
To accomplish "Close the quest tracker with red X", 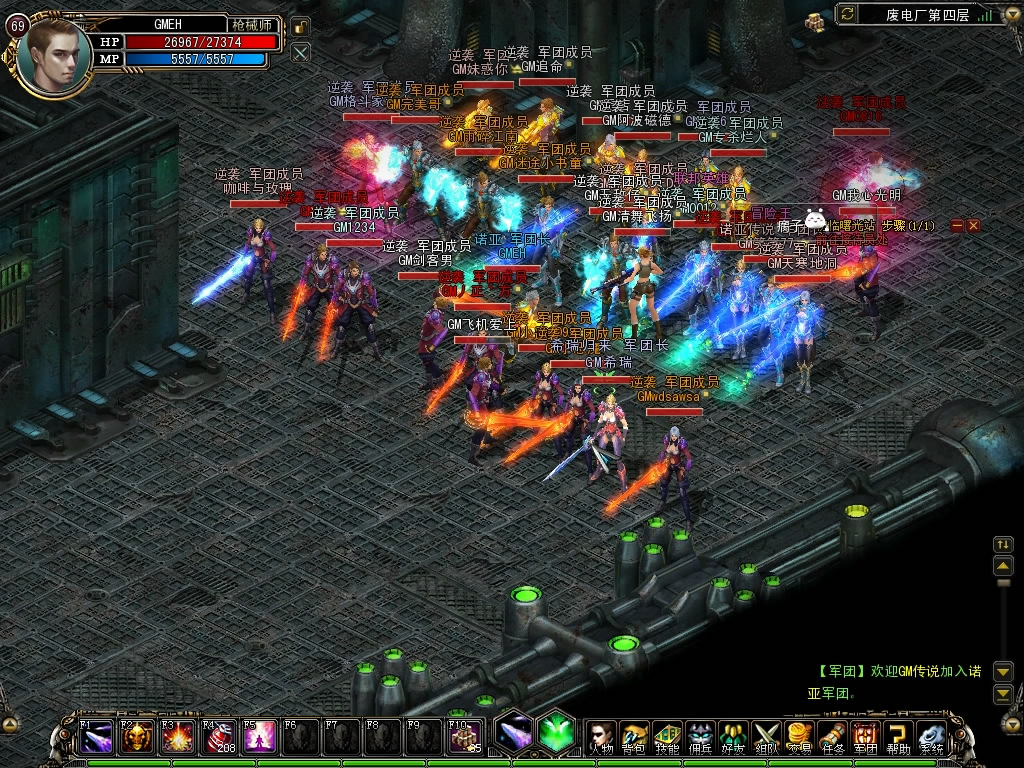I will point(973,226).
